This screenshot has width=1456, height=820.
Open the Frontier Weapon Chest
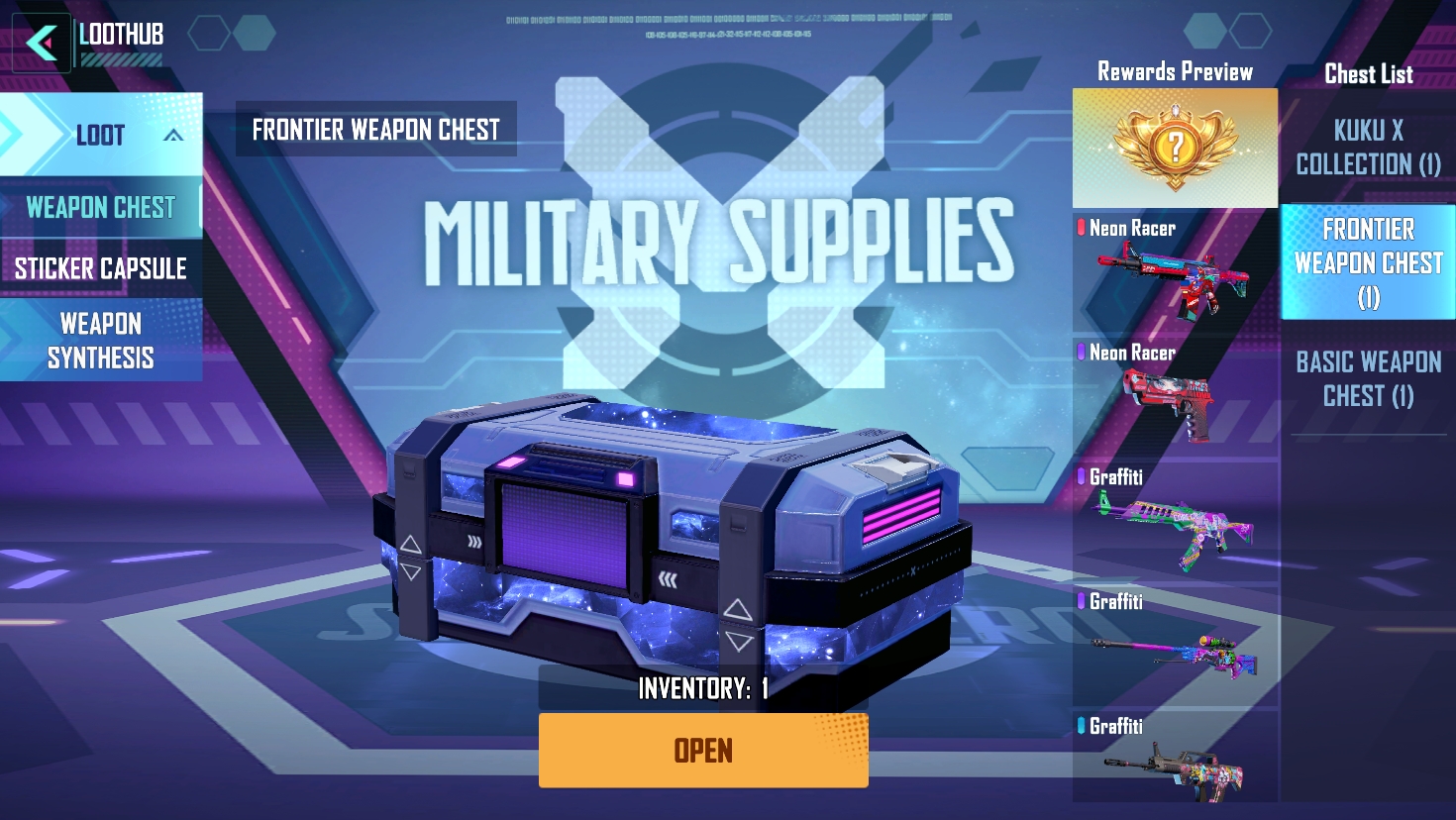click(x=703, y=751)
